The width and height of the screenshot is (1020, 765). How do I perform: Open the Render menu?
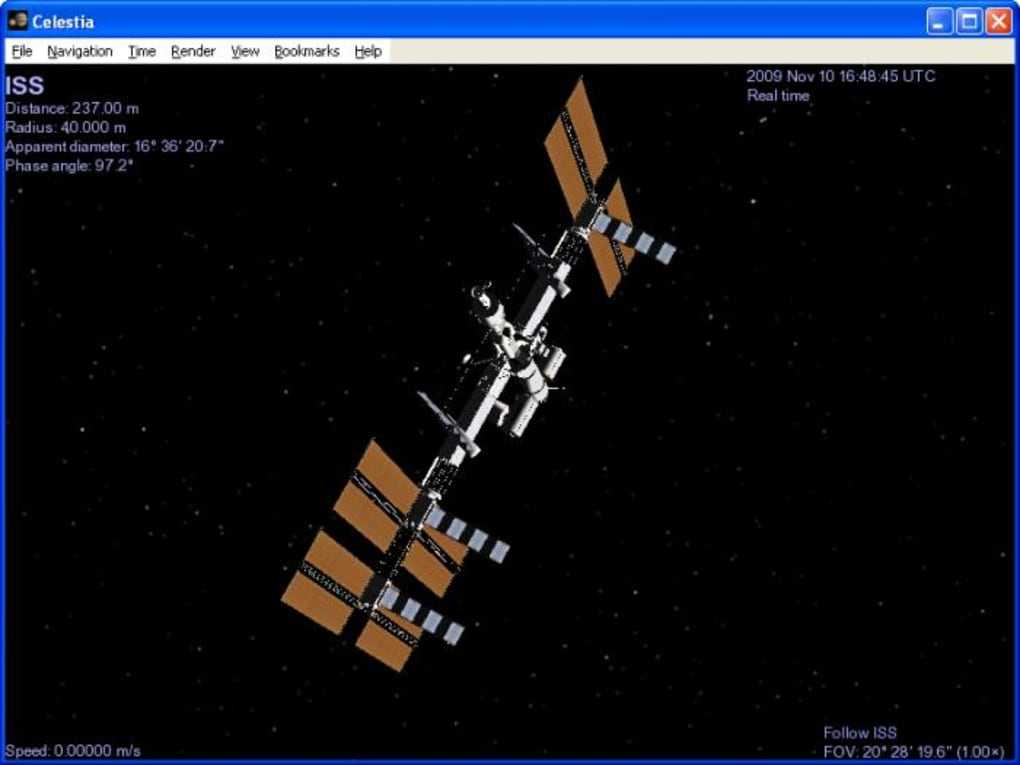coord(193,51)
